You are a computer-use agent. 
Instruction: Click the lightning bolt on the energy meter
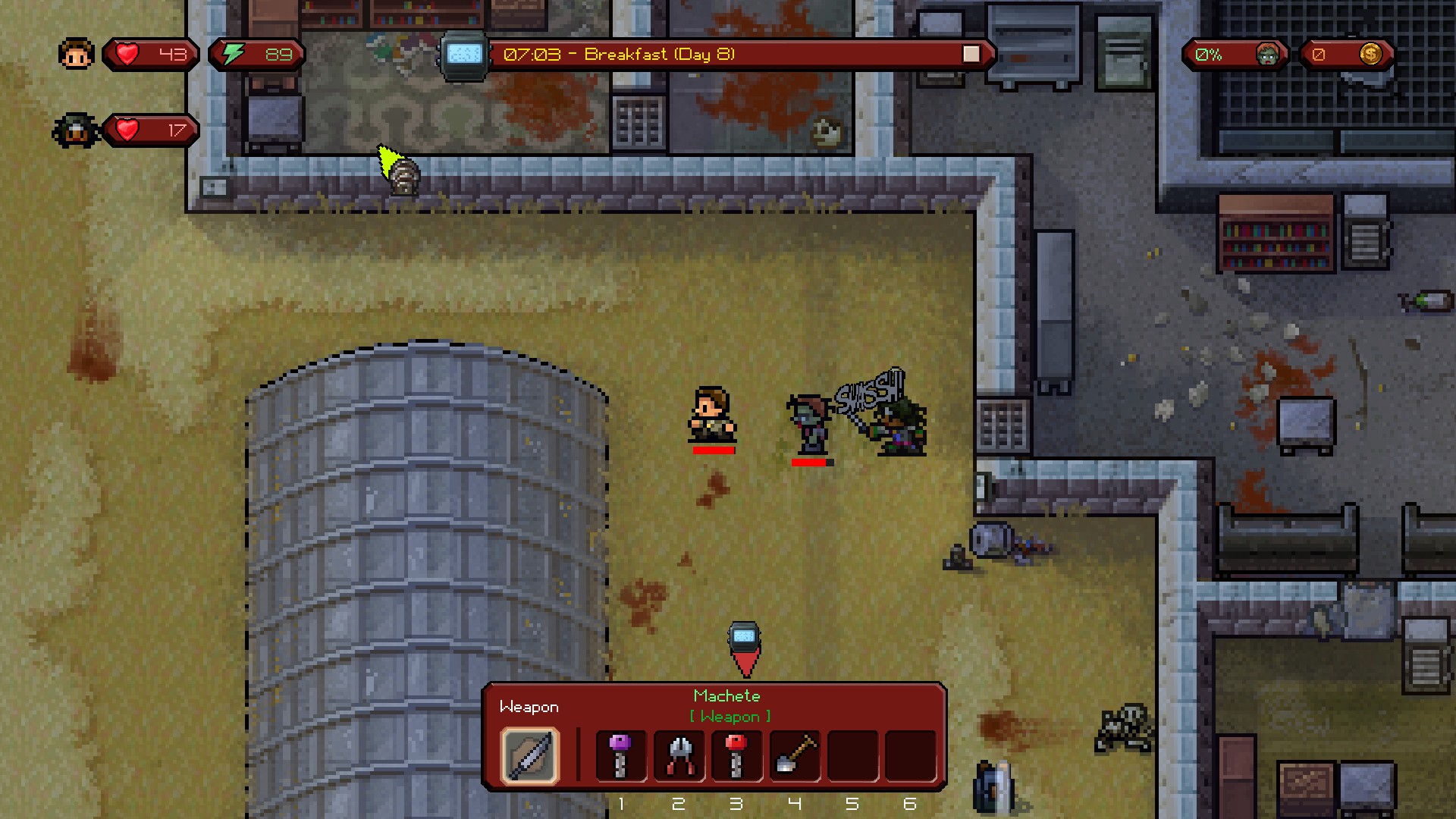tap(231, 53)
